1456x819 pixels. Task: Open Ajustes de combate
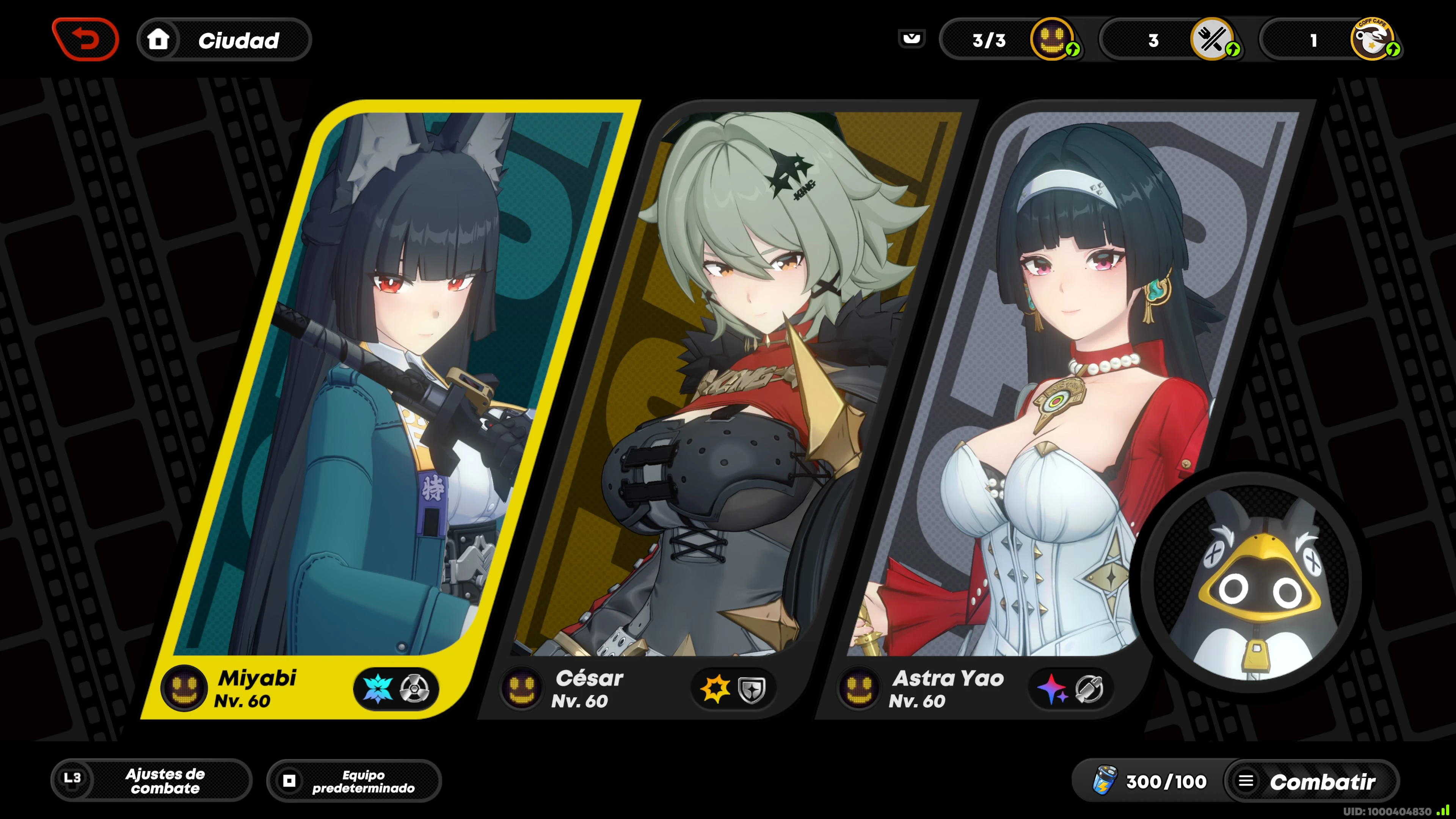click(x=152, y=781)
